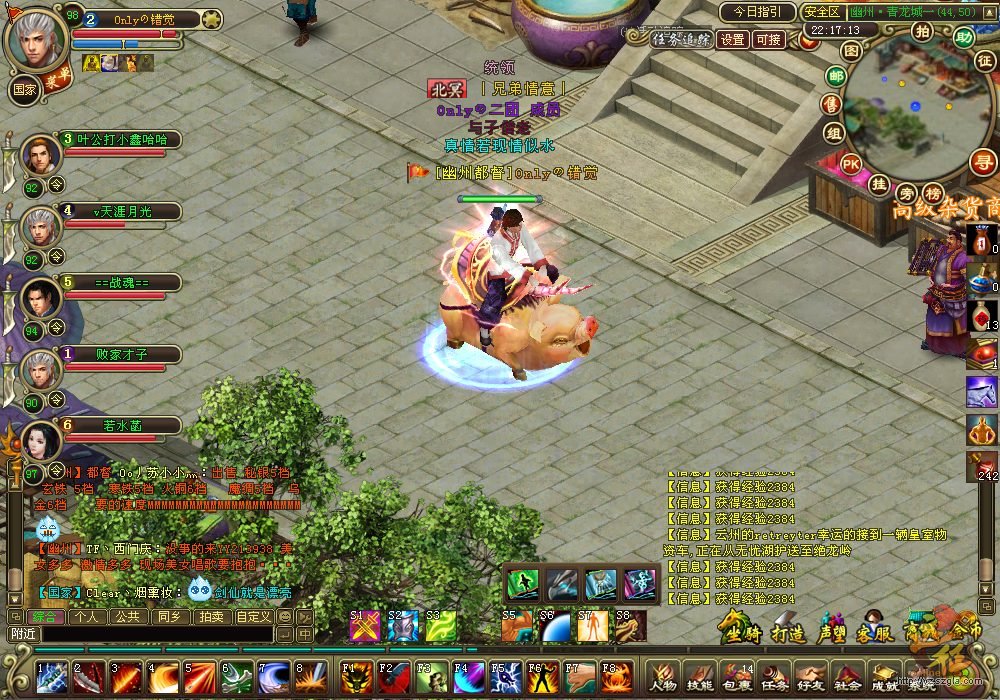The height and width of the screenshot is (700, 1000).
Task: Toggle PK mode beside the minimap
Action: 851,164
